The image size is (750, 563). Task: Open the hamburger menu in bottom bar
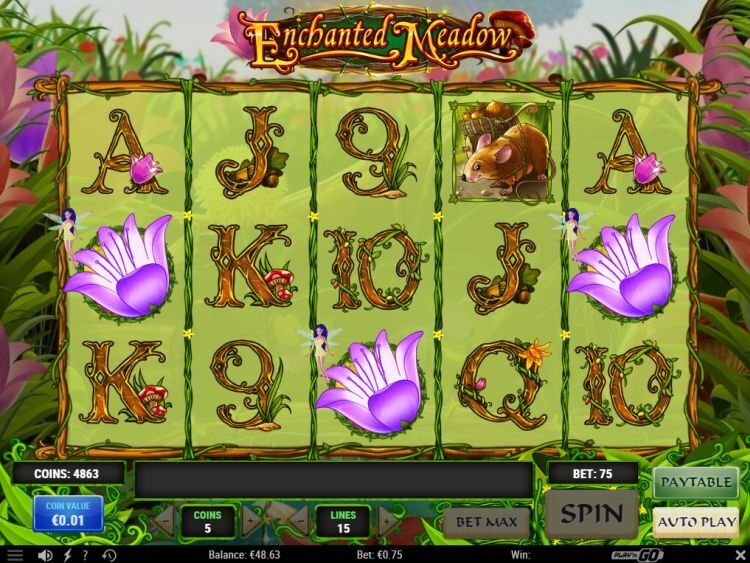point(14,554)
